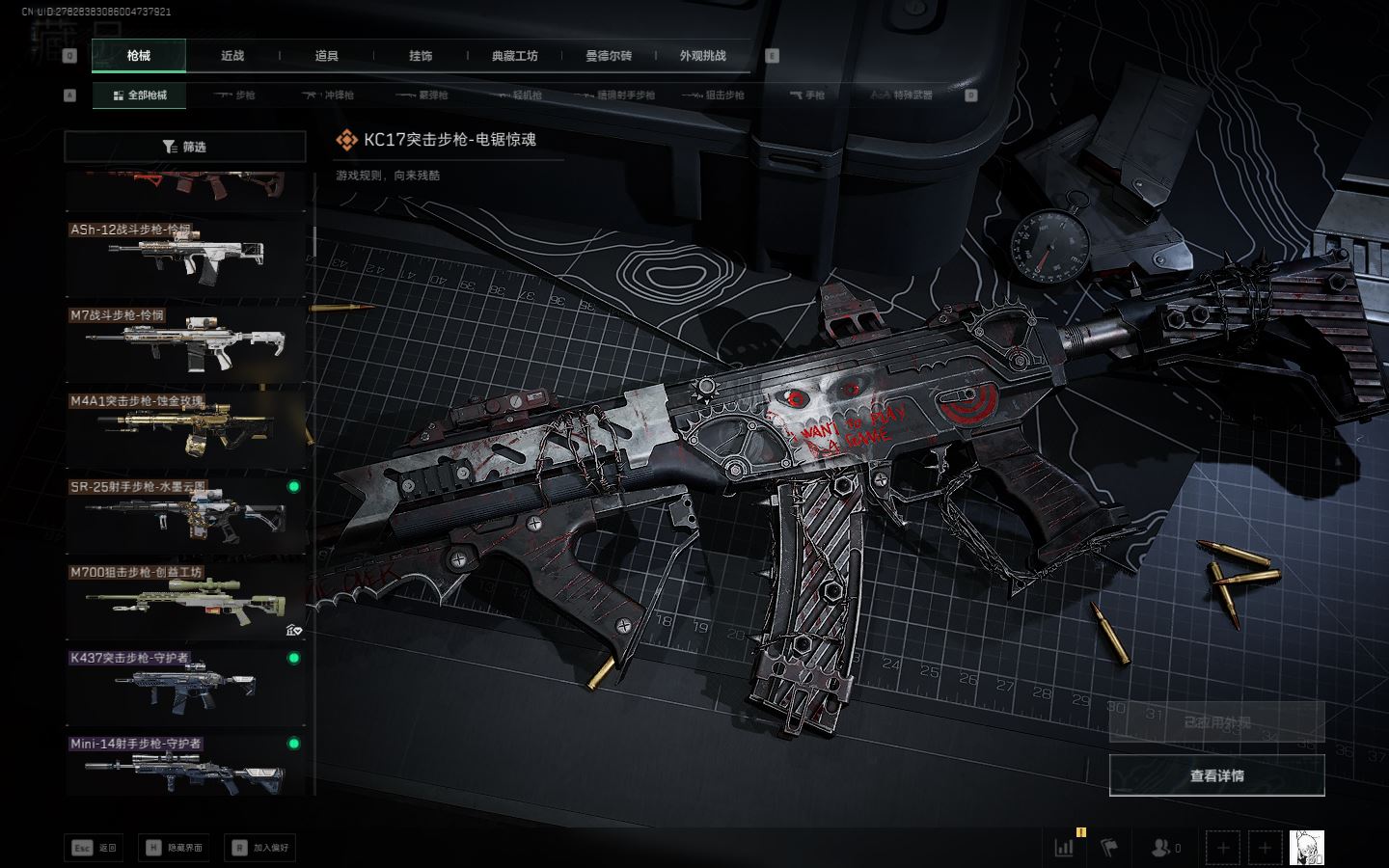This screenshot has height=868, width=1389.
Task: Open the 道具 items tab
Action: [x=326, y=56]
